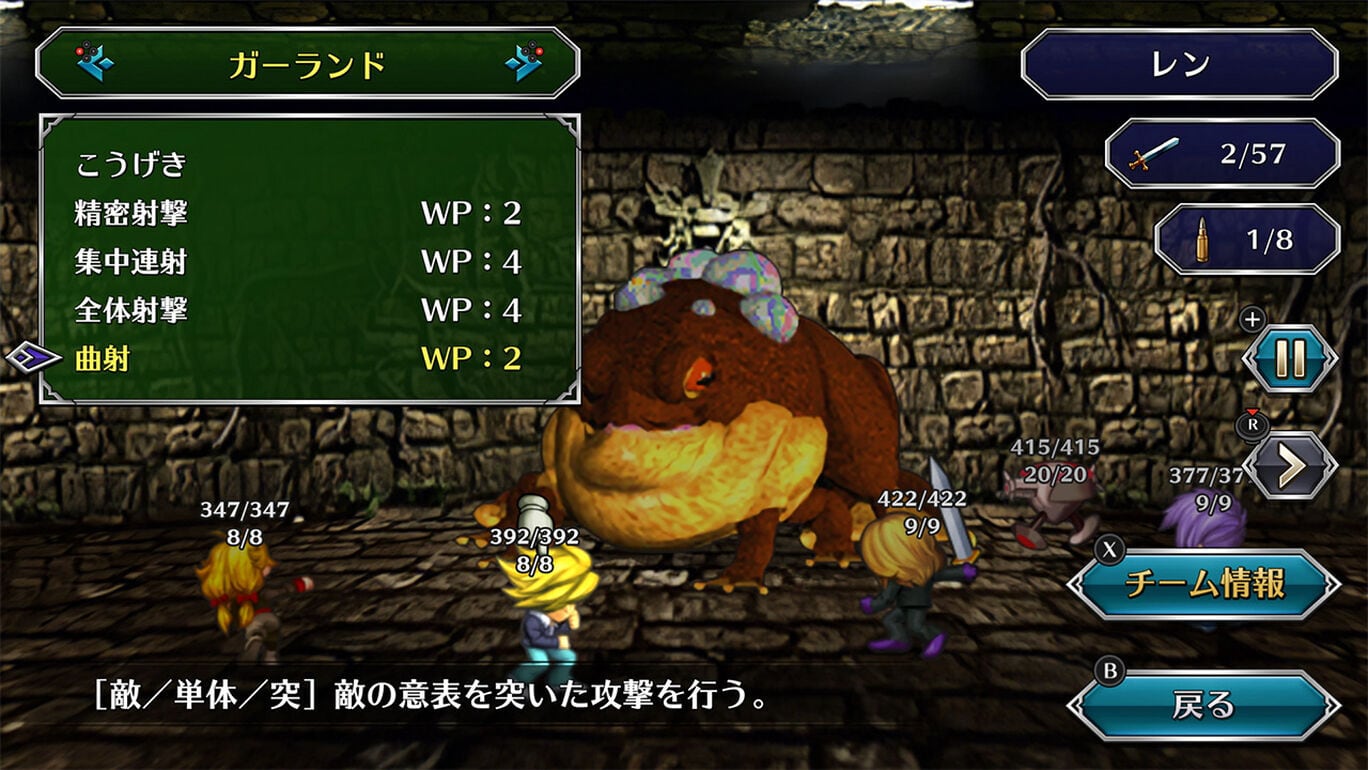1368x770 pixels.
Task: Pause the battle
Action: click(1289, 359)
